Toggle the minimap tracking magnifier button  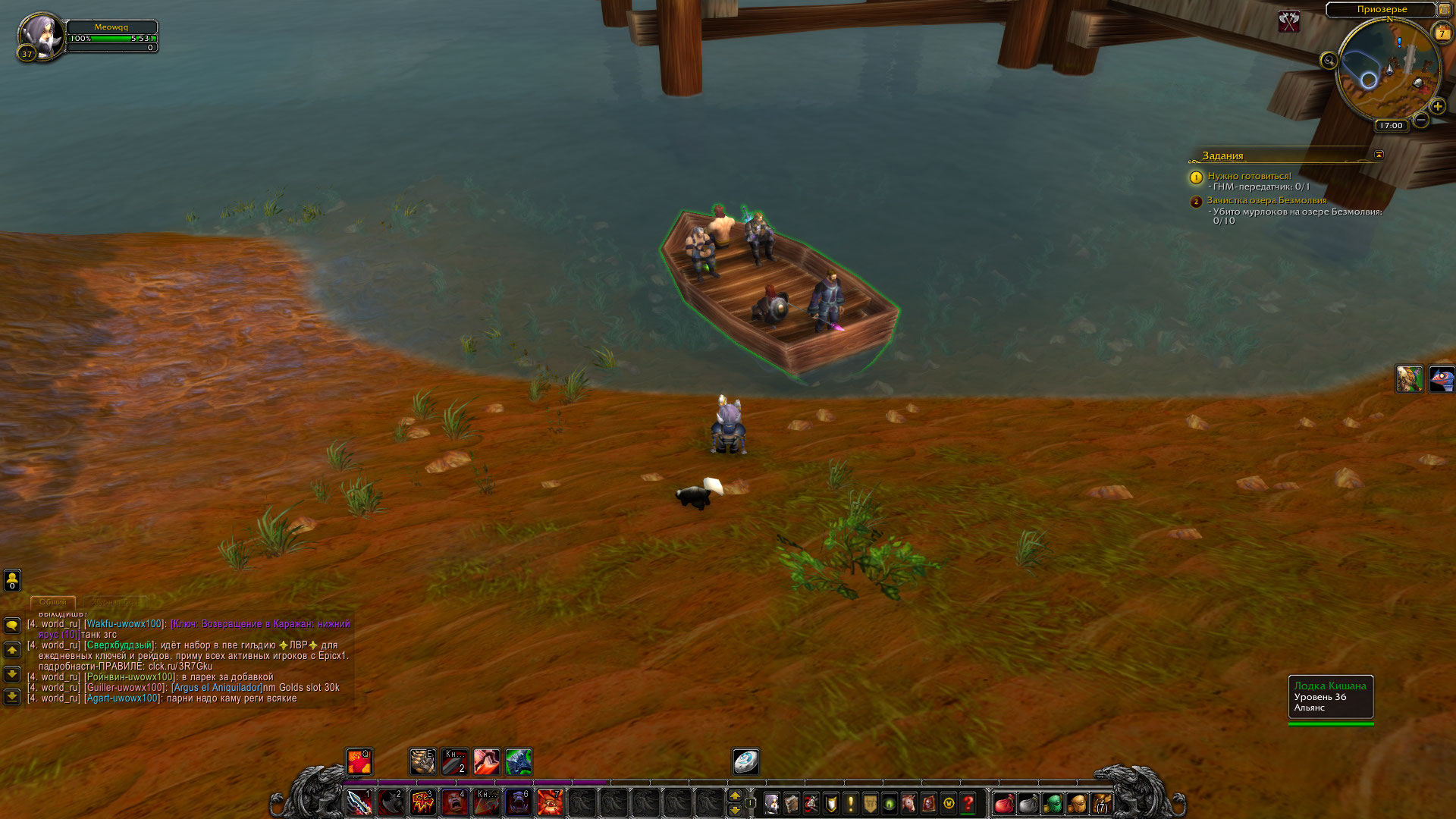[x=1329, y=61]
